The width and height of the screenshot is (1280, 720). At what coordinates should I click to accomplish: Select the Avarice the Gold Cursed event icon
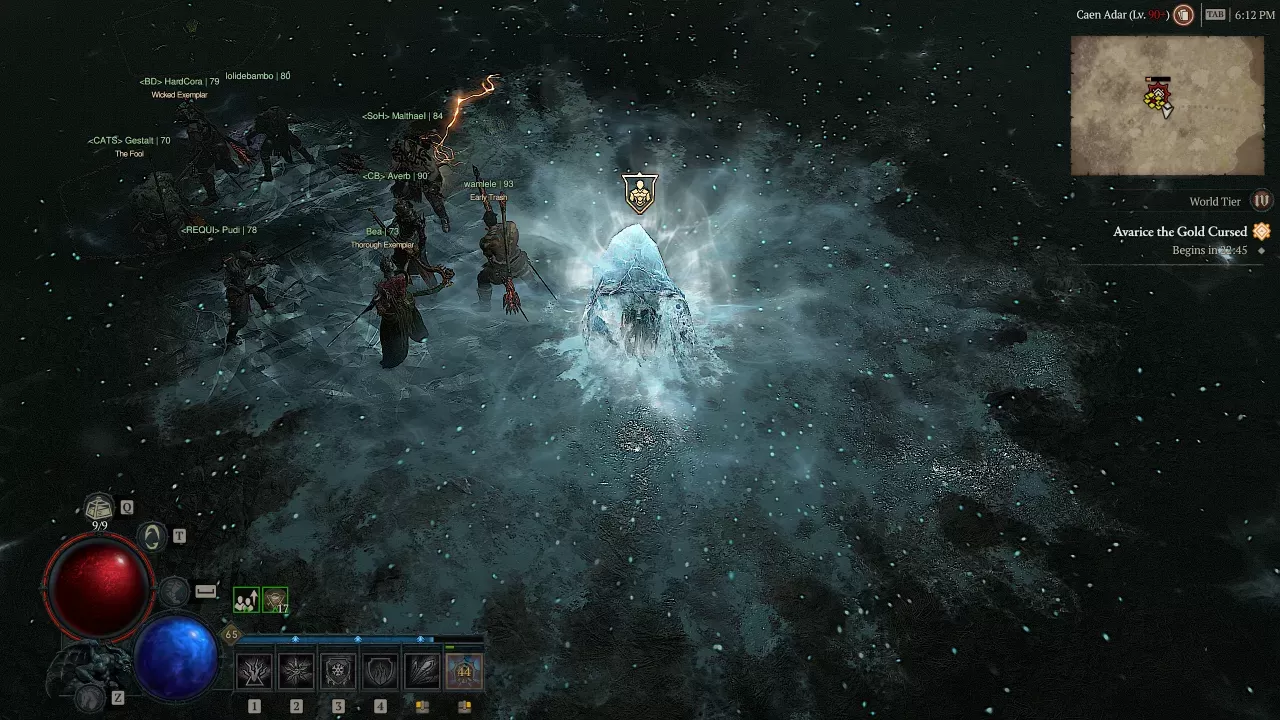[x=1261, y=231]
